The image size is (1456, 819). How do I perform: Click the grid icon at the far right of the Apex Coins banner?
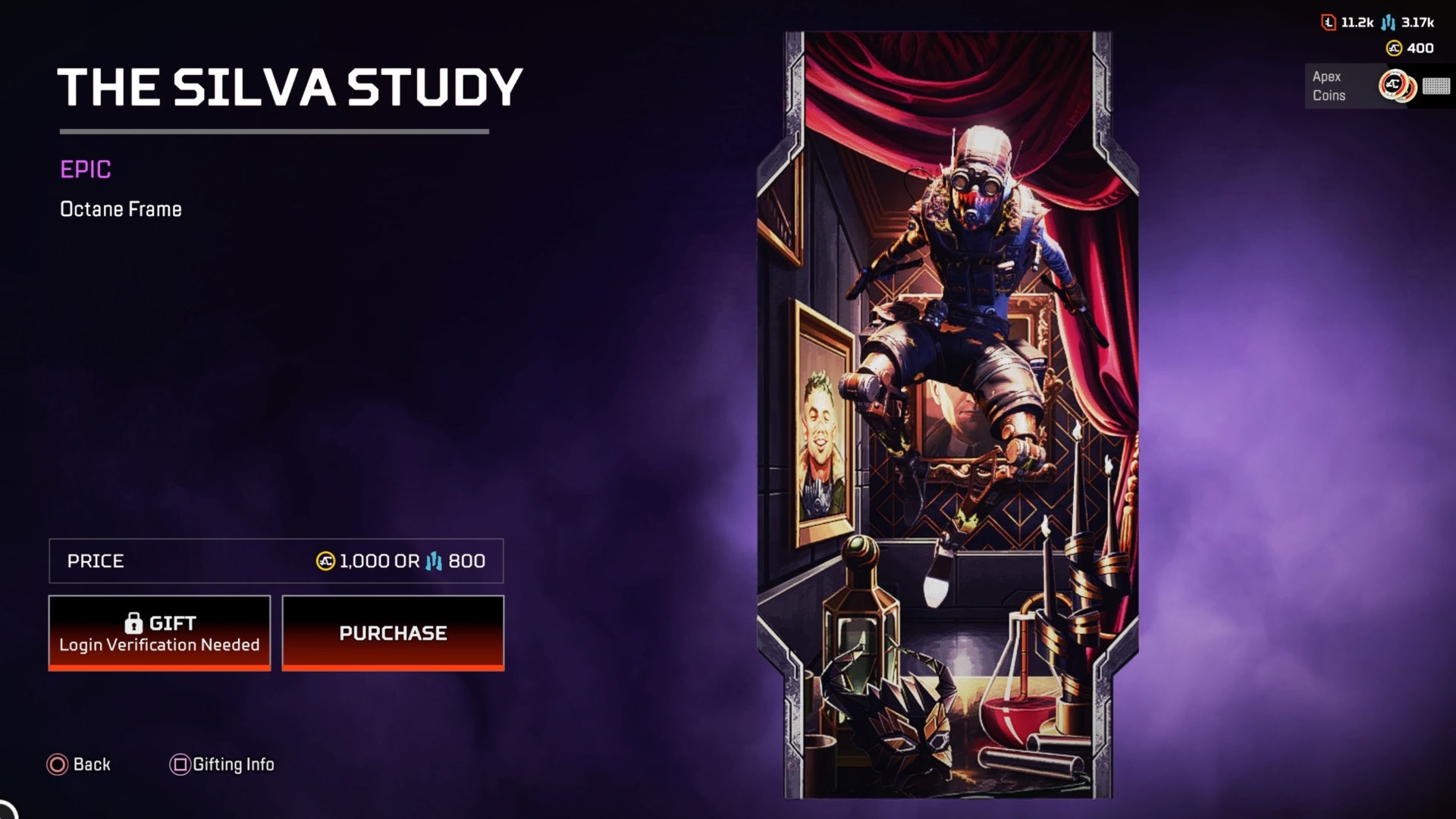tap(1437, 86)
